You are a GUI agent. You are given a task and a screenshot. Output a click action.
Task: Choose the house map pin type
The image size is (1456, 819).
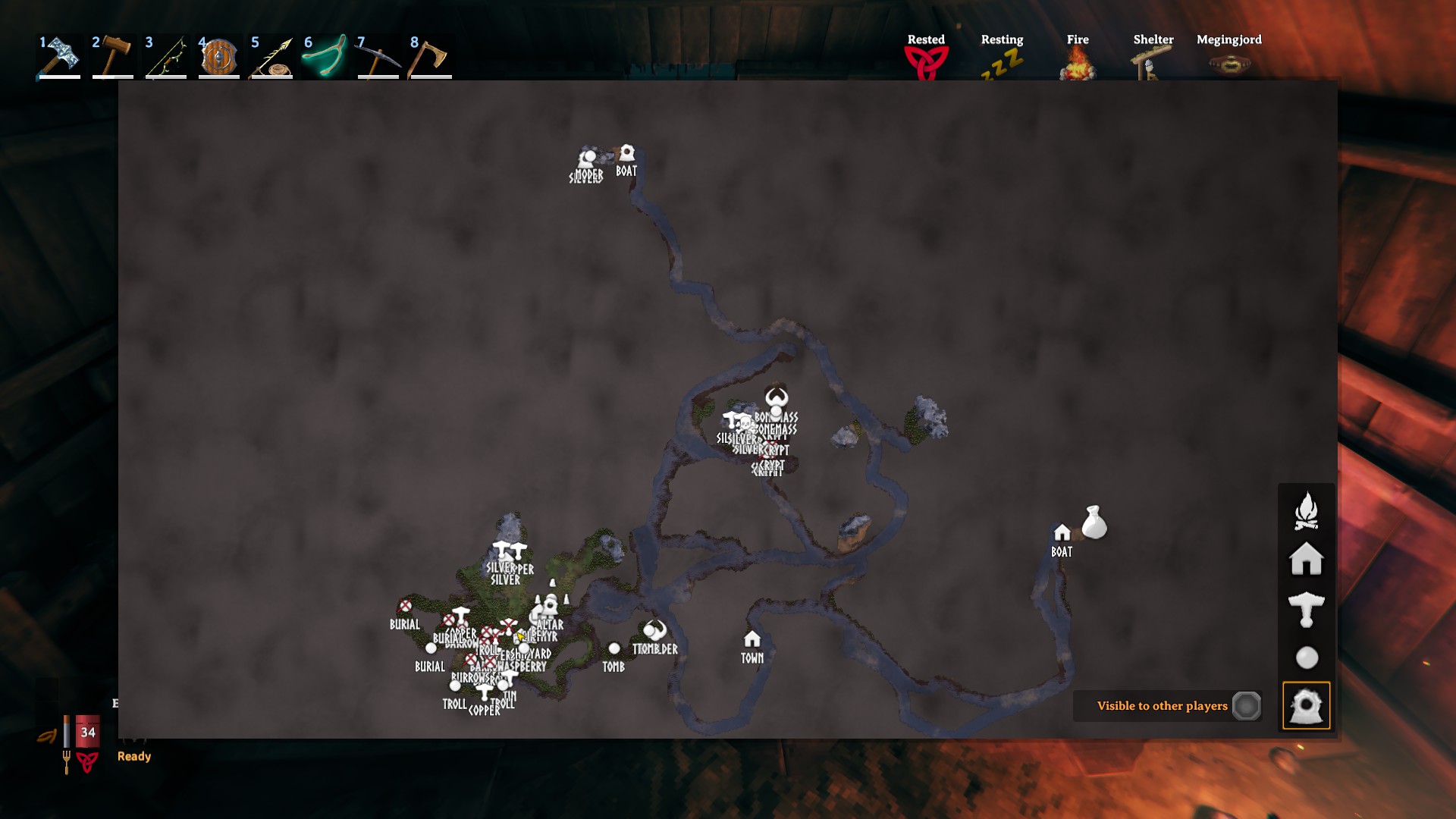(1306, 559)
